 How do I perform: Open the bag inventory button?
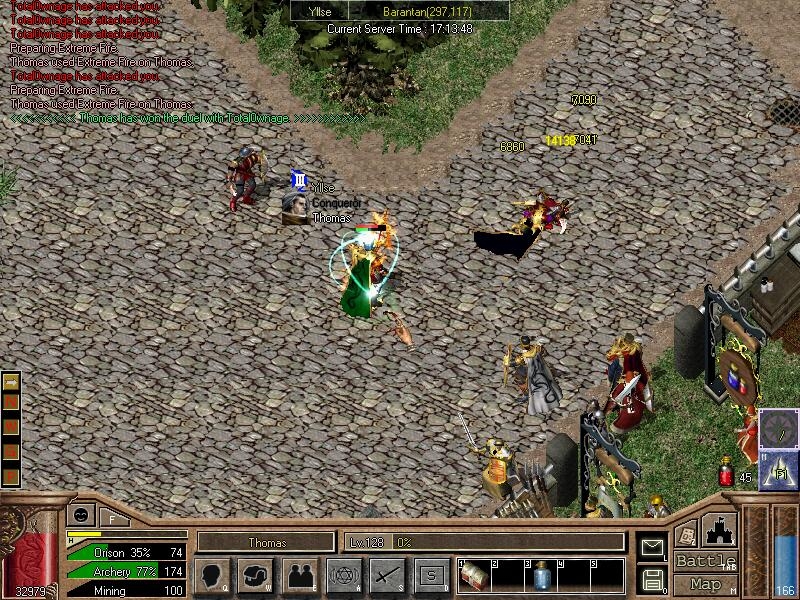[256, 575]
